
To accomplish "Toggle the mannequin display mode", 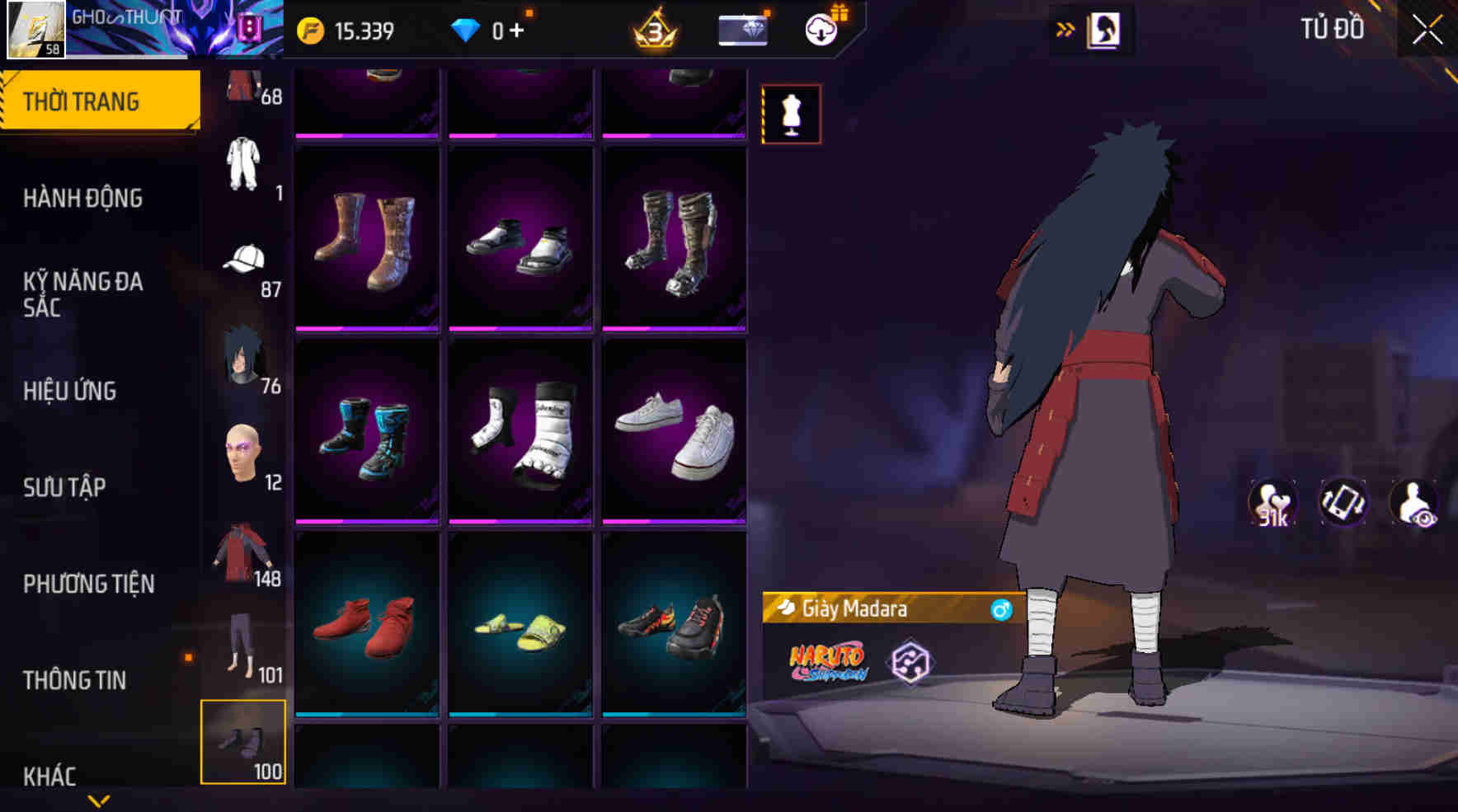I will (x=792, y=114).
